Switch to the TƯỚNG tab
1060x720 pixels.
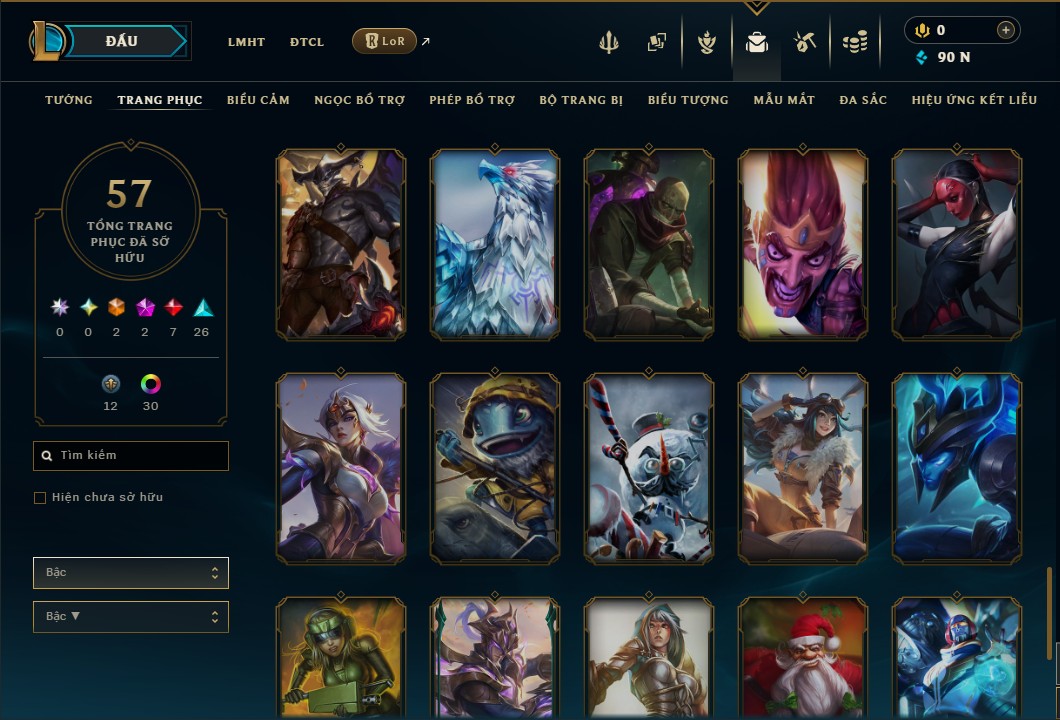pyautogui.click(x=69, y=100)
